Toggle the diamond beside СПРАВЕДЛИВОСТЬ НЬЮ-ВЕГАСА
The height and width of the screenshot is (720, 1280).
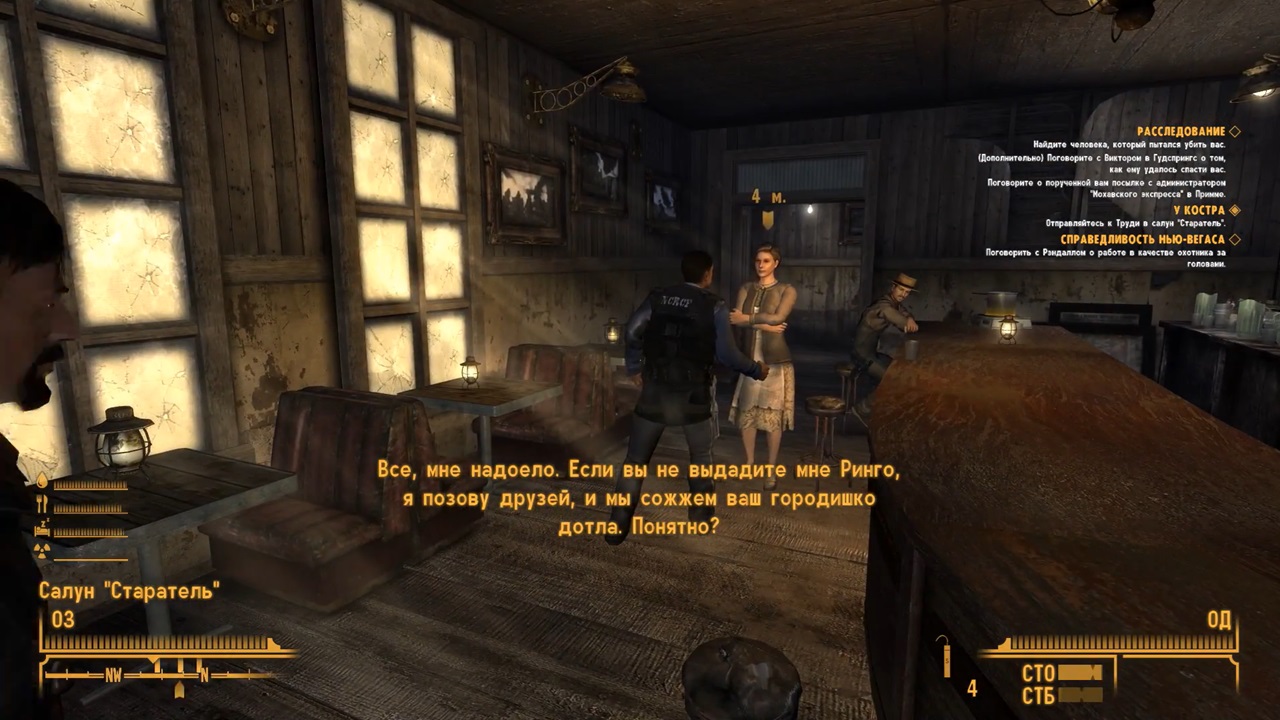(1235, 240)
